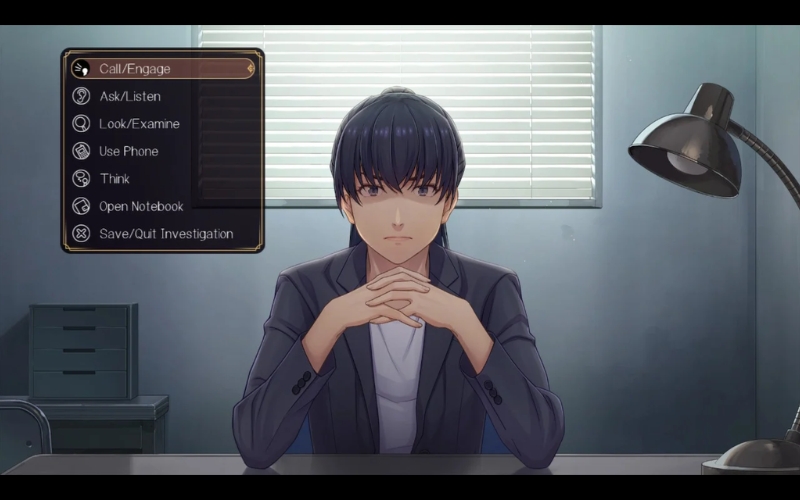Pick the Look/Examine option
This screenshot has height=500, width=800.
138,124
